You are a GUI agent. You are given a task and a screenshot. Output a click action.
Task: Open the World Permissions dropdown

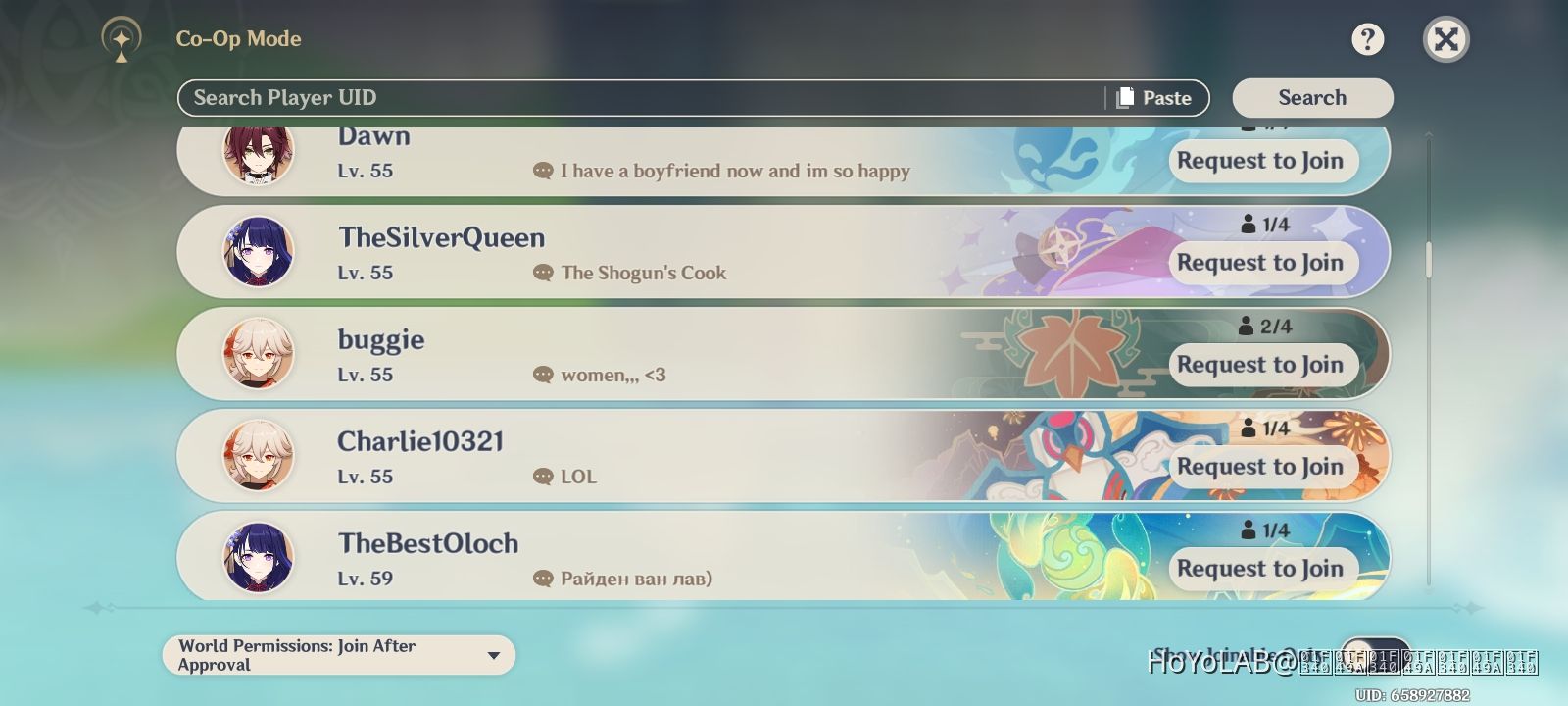tap(338, 654)
